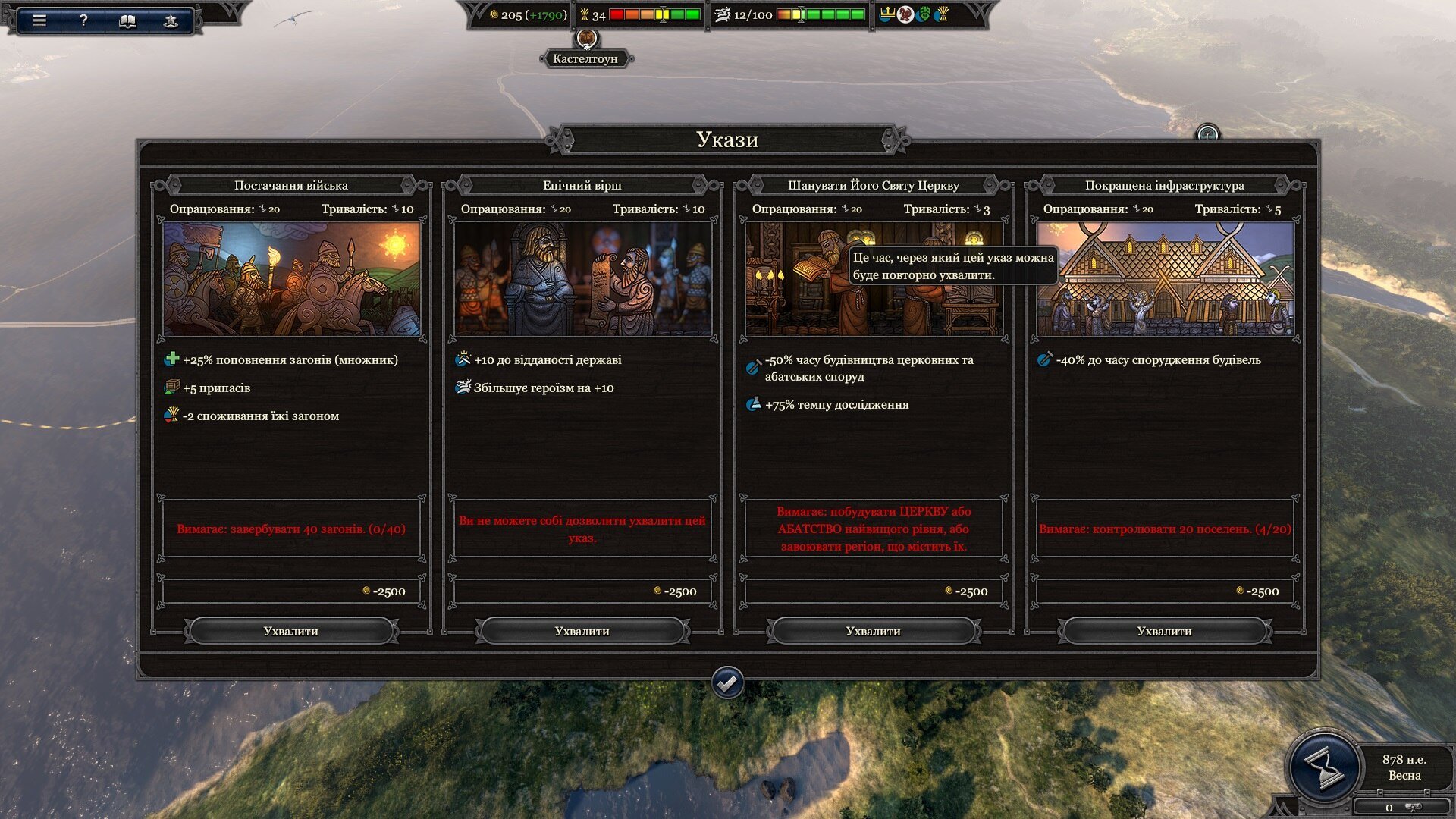Approve the Покращена інфраструктура edict
Viewport: 1456px width, 819px height.
(1164, 631)
